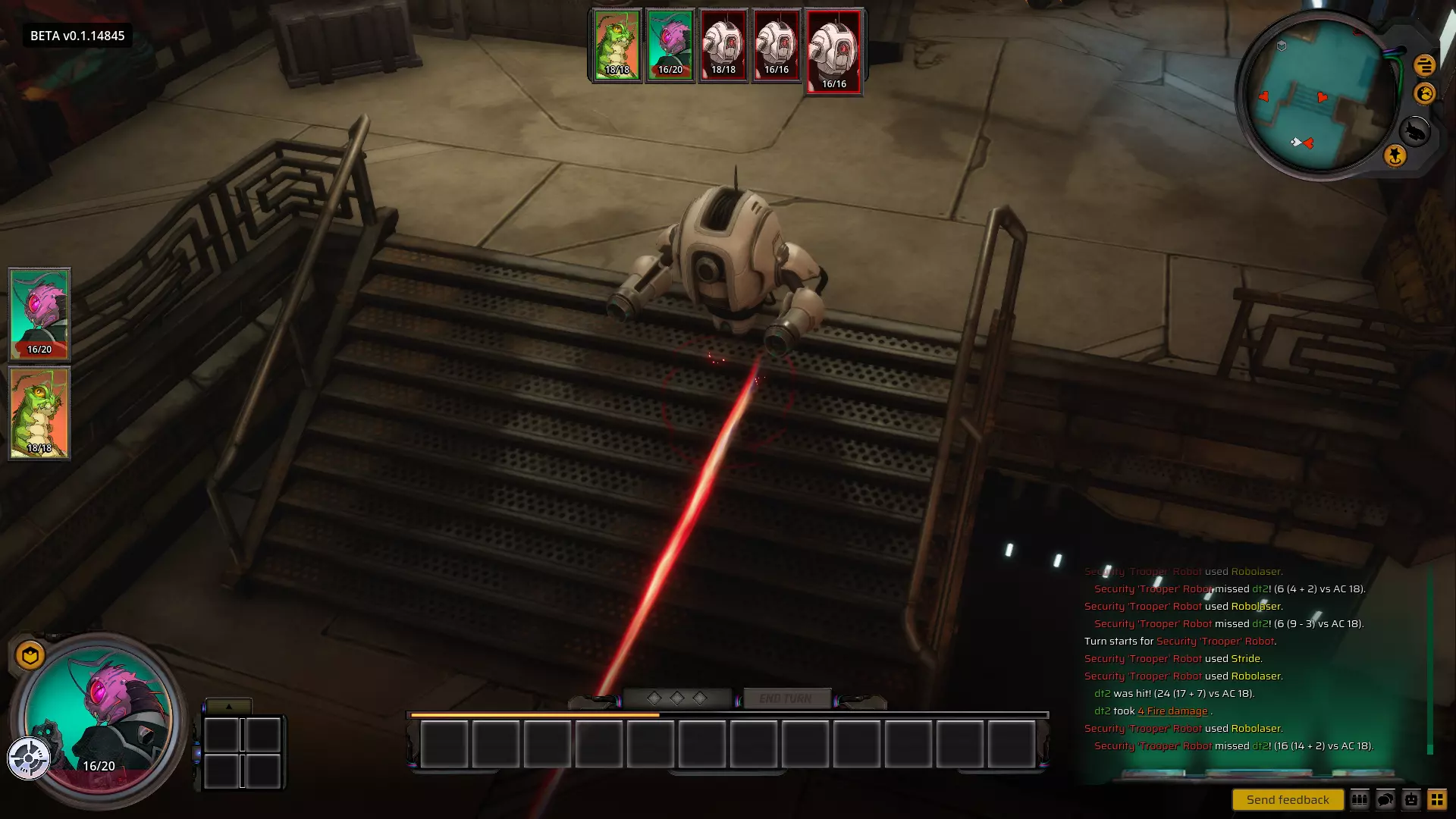1456x819 pixels.
Task: Click the dark spaceship icon near minimap
Action: pos(1415,131)
